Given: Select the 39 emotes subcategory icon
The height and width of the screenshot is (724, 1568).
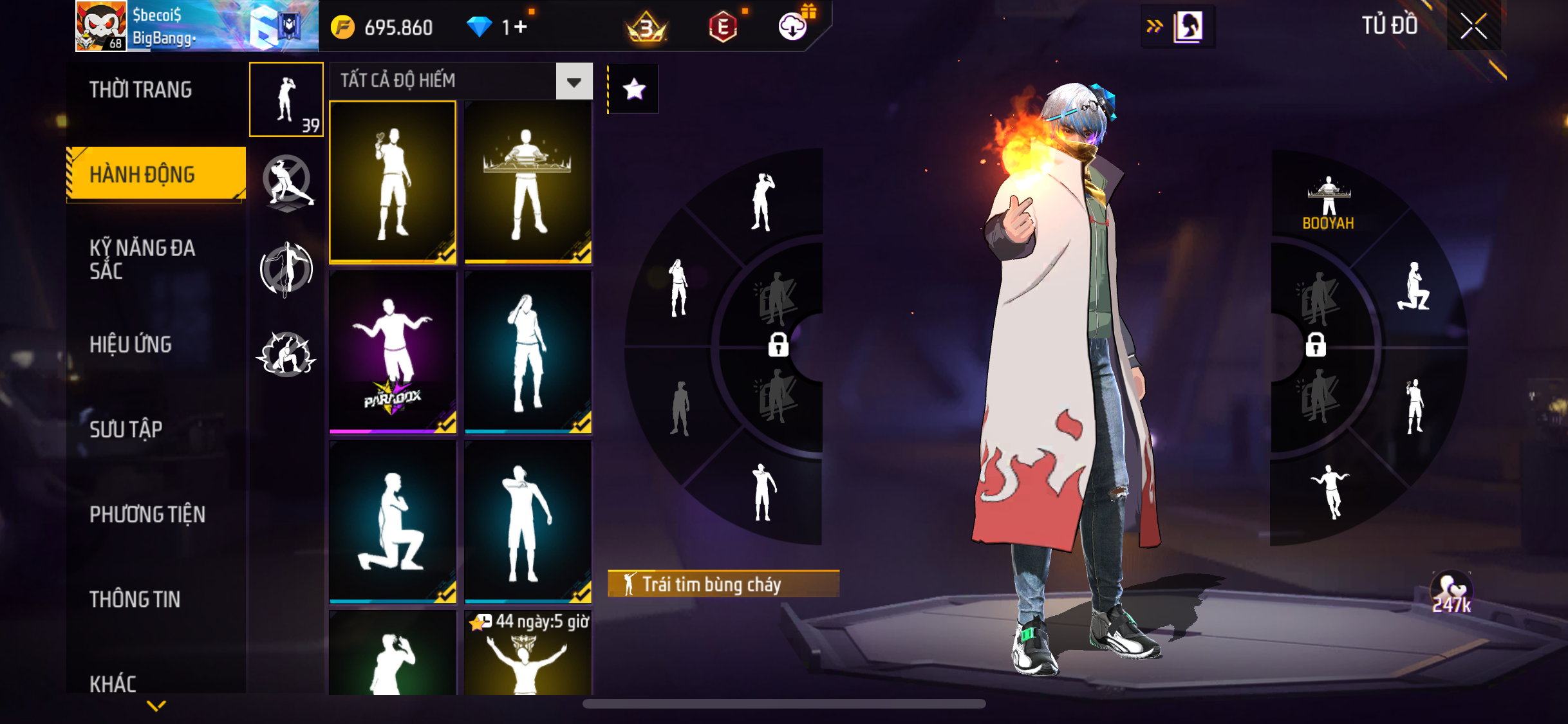Looking at the screenshot, I should point(286,100).
